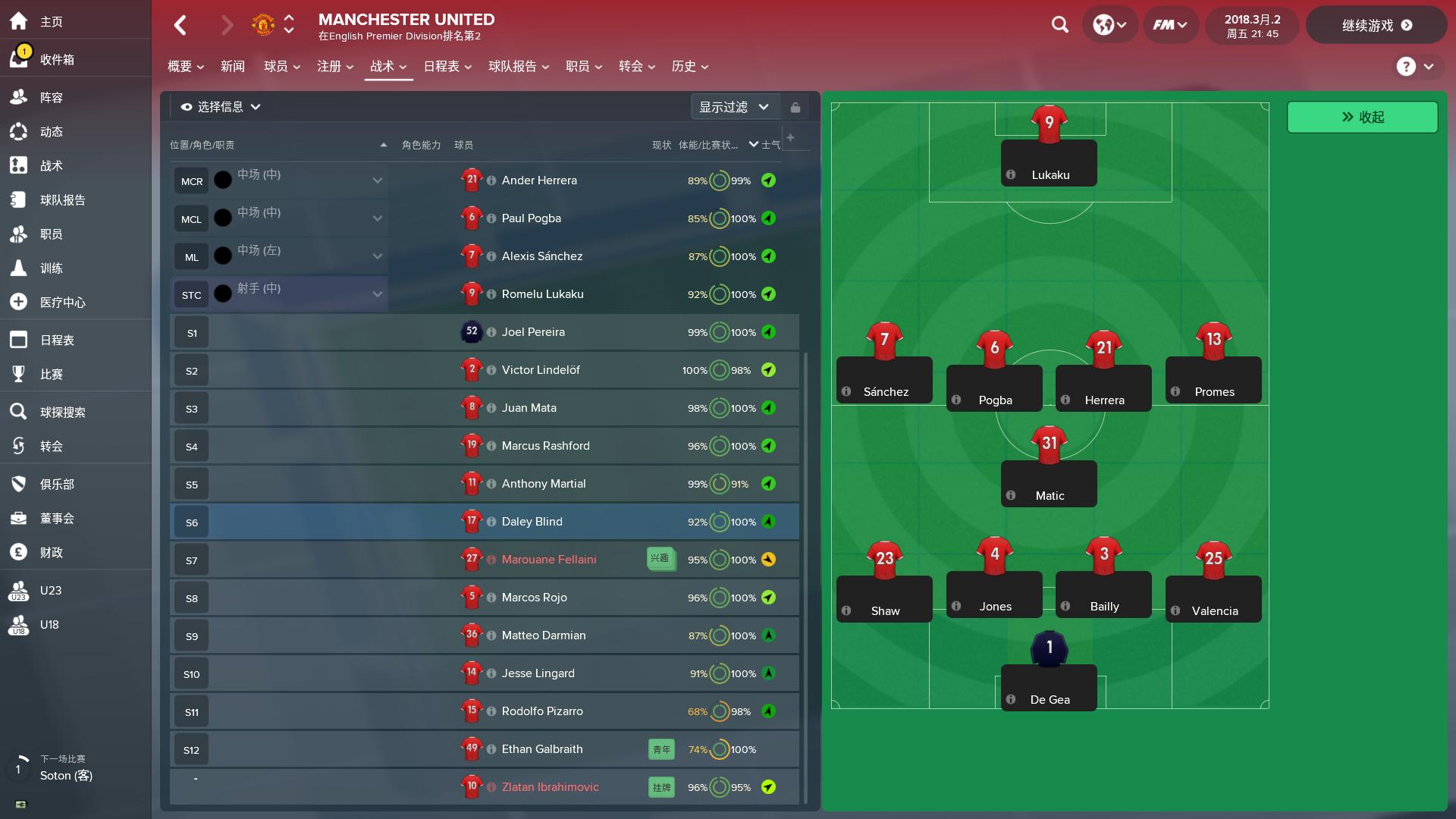The width and height of the screenshot is (1456, 819).
Task: Open the 显示过滤 dropdown
Action: (x=733, y=107)
